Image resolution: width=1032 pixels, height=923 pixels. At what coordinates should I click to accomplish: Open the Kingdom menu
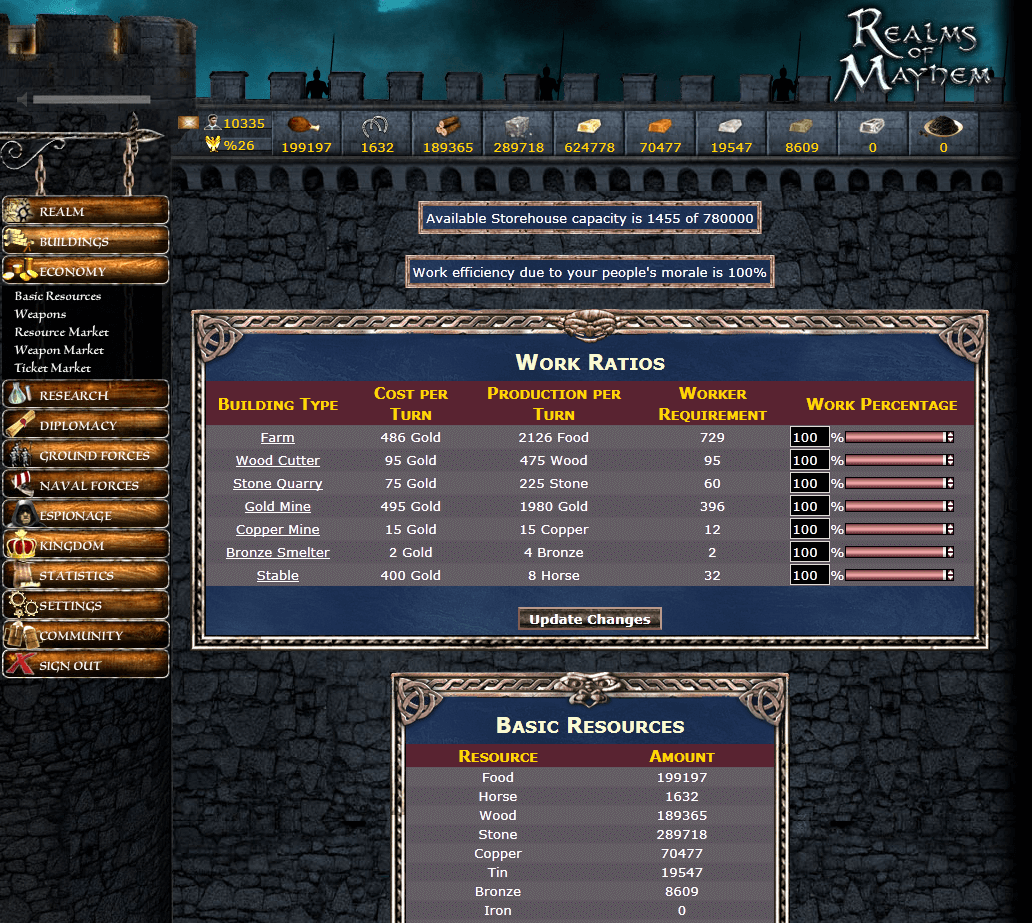coord(85,545)
